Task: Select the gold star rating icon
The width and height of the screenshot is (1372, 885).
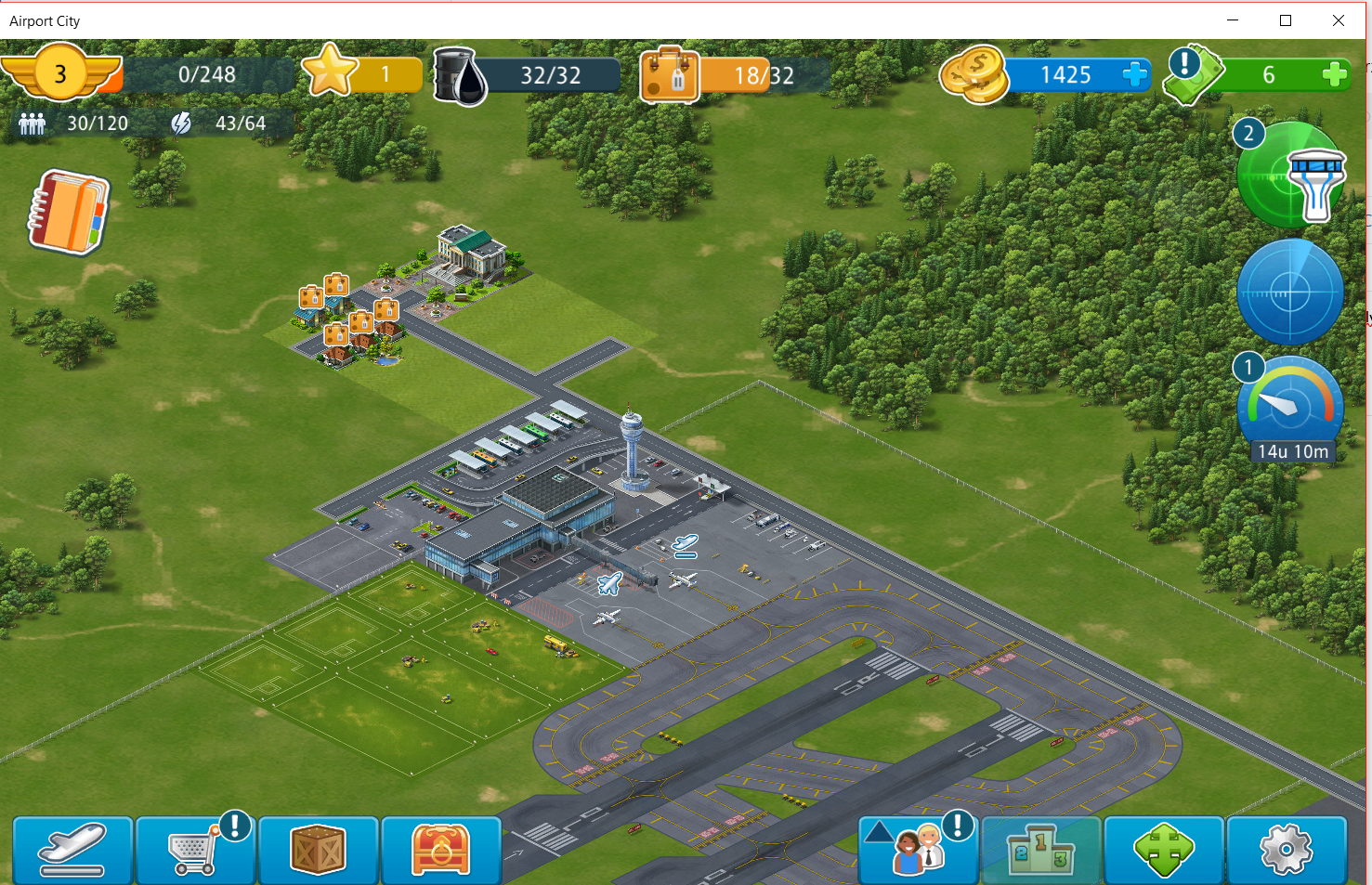Action: click(330, 72)
